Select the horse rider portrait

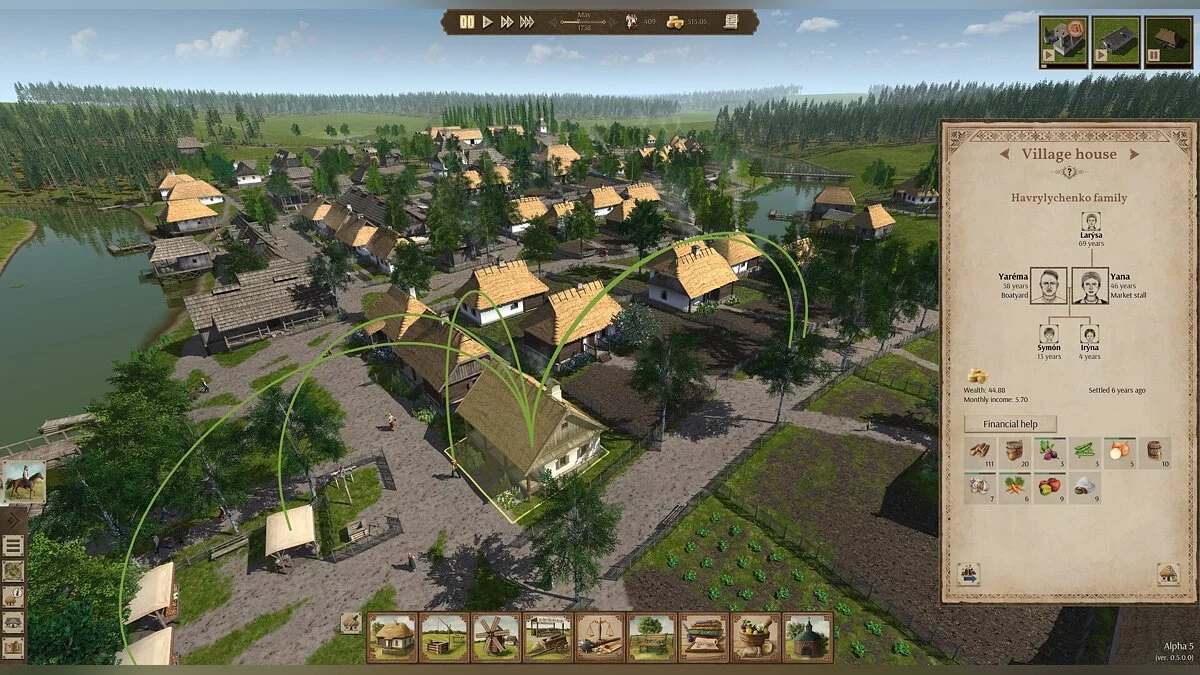[x=23, y=481]
